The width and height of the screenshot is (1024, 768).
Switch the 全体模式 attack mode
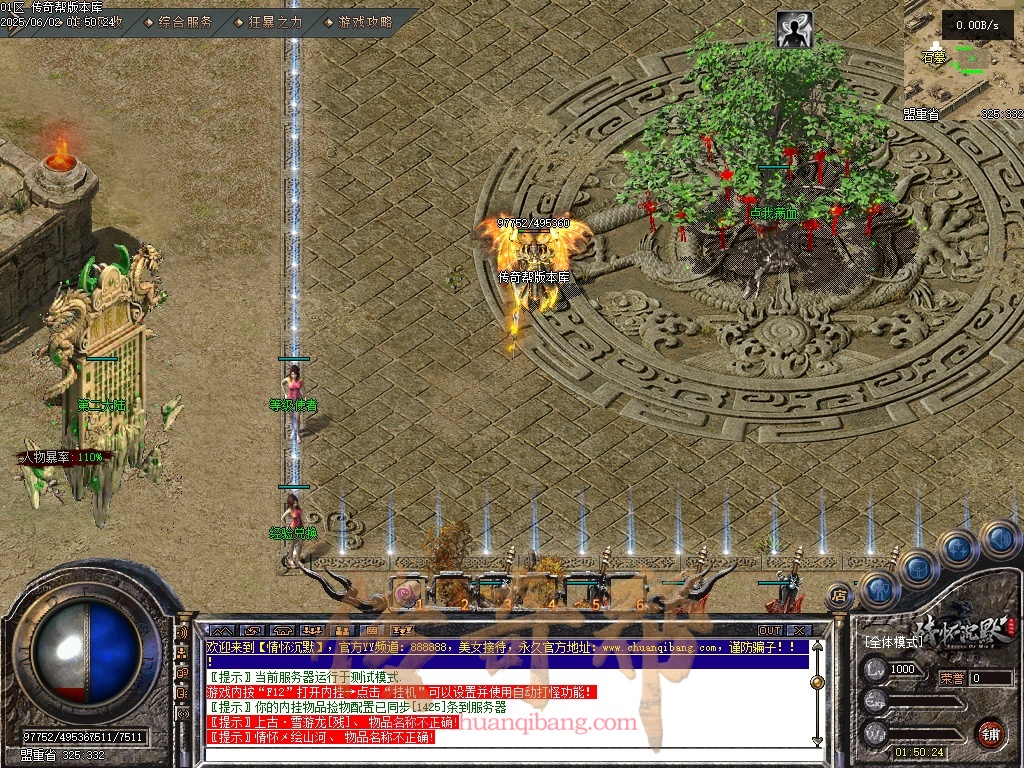tap(892, 640)
